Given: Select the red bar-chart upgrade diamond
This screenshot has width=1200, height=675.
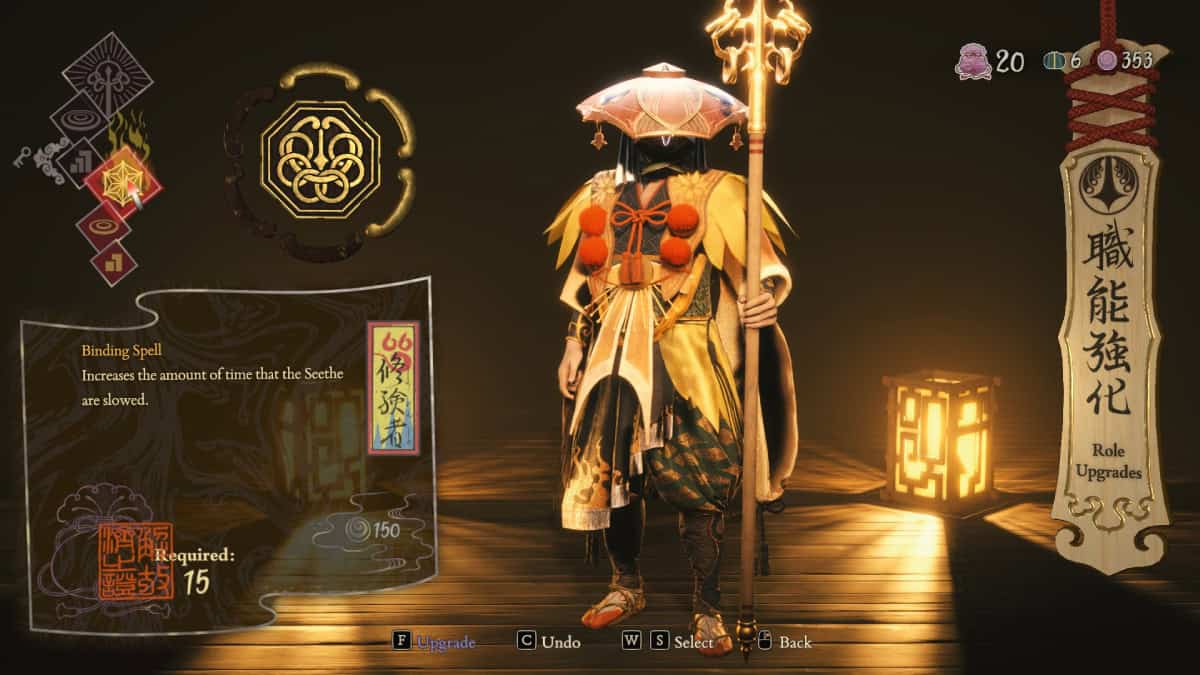Looking at the screenshot, I should [113, 263].
